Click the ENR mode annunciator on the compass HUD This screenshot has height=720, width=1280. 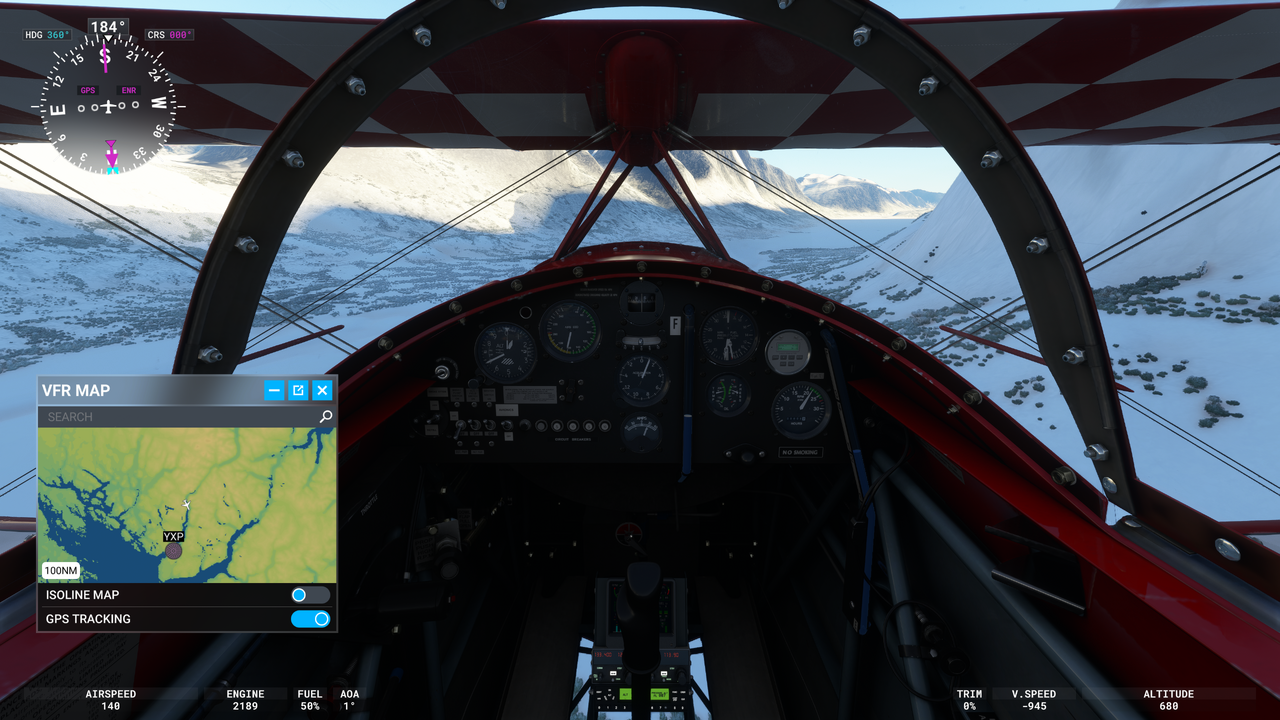point(128,89)
